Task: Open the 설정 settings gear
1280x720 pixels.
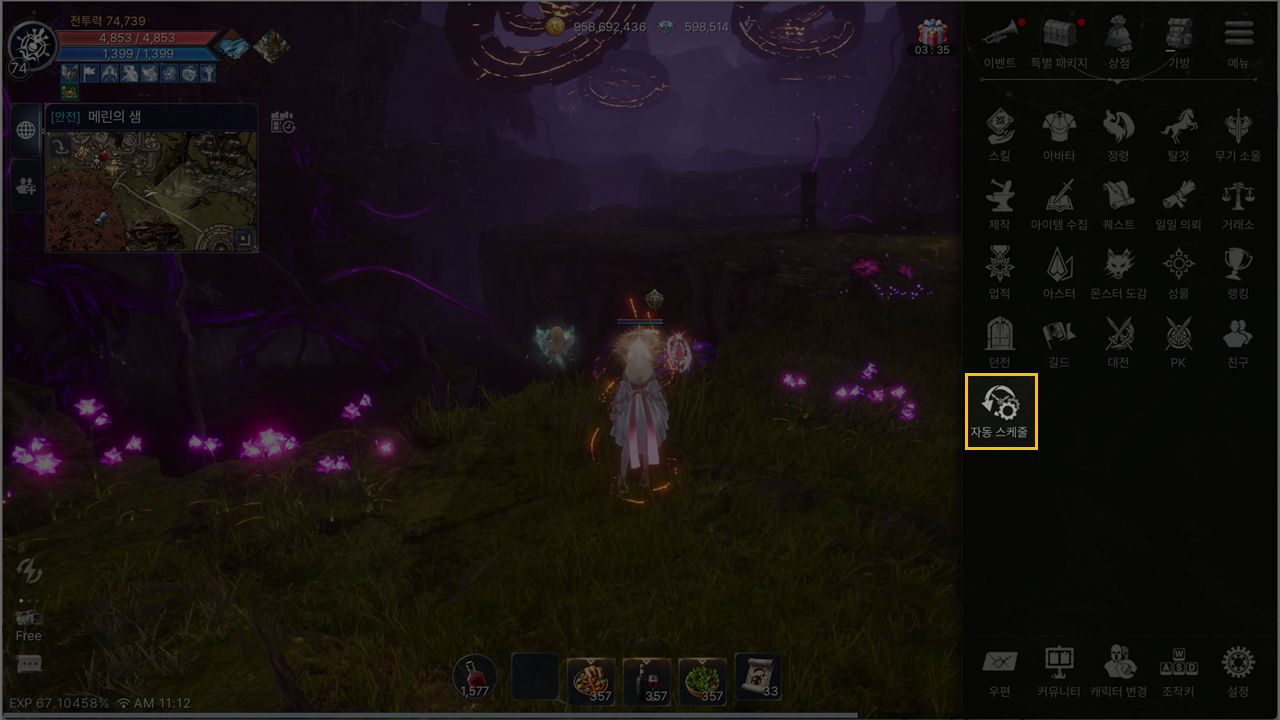Action: [1237, 668]
